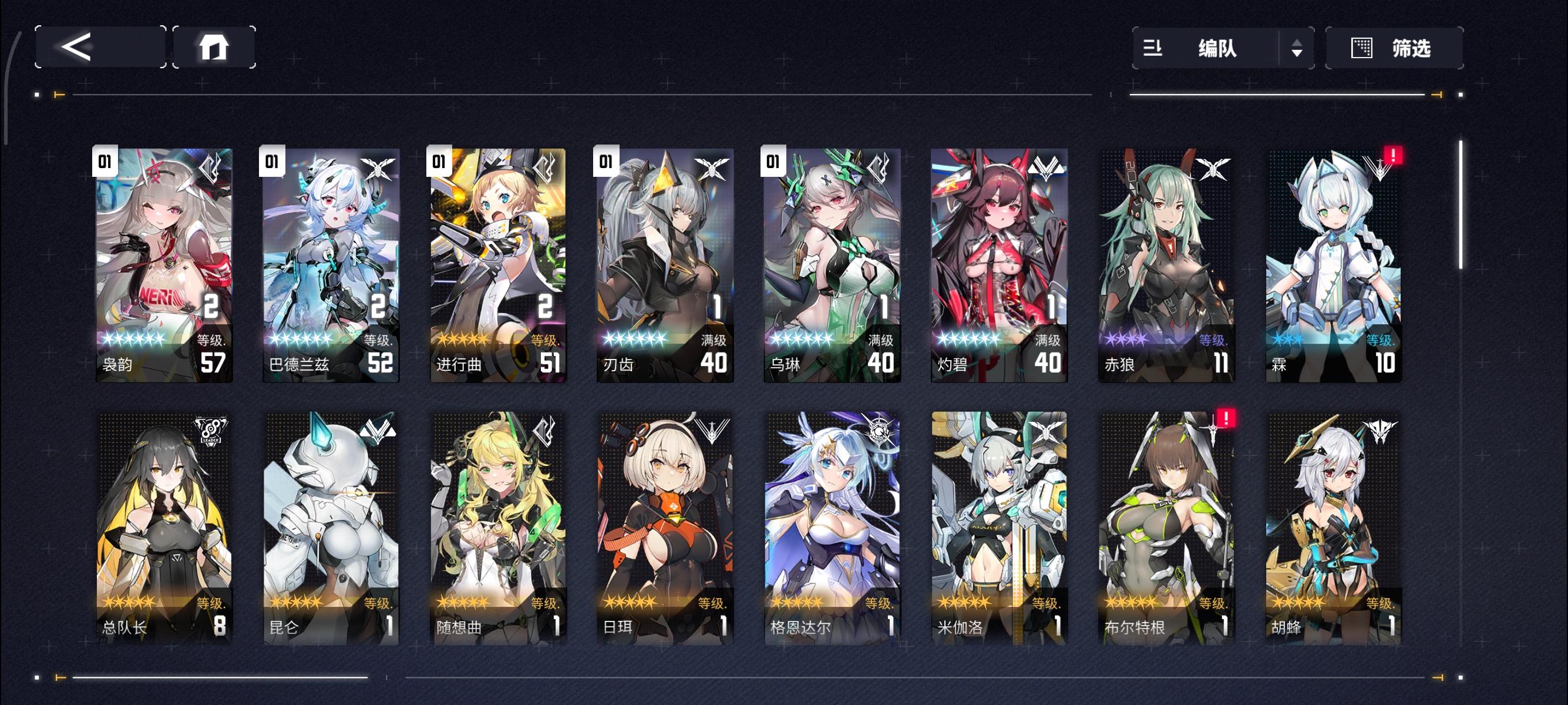Image resolution: width=1568 pixels, height=705 pixels.
Task: Open the 编队 sort order dropdown
Action: click(x=1298, y=48)
